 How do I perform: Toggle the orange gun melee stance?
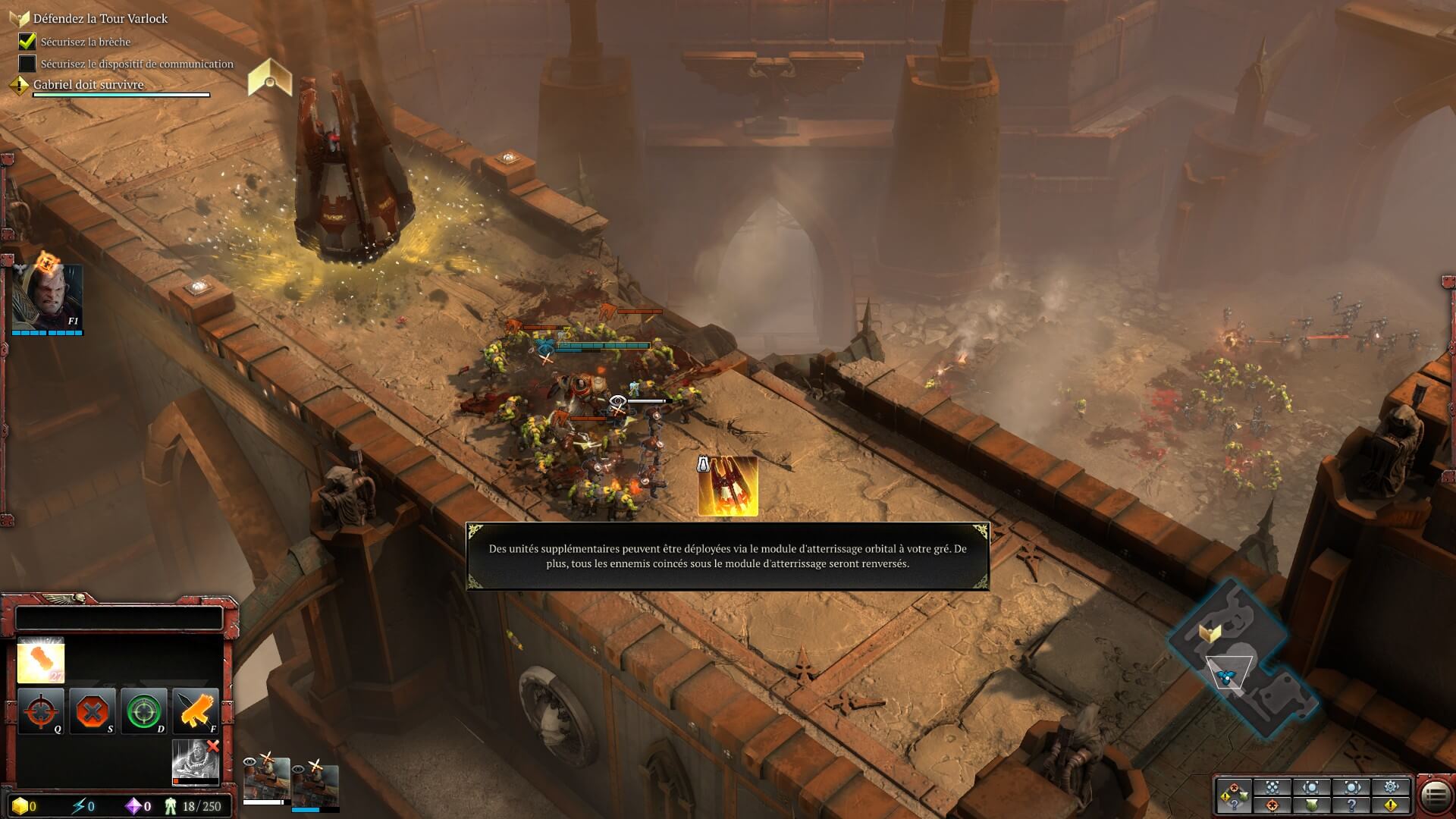(x=195, y=711)
